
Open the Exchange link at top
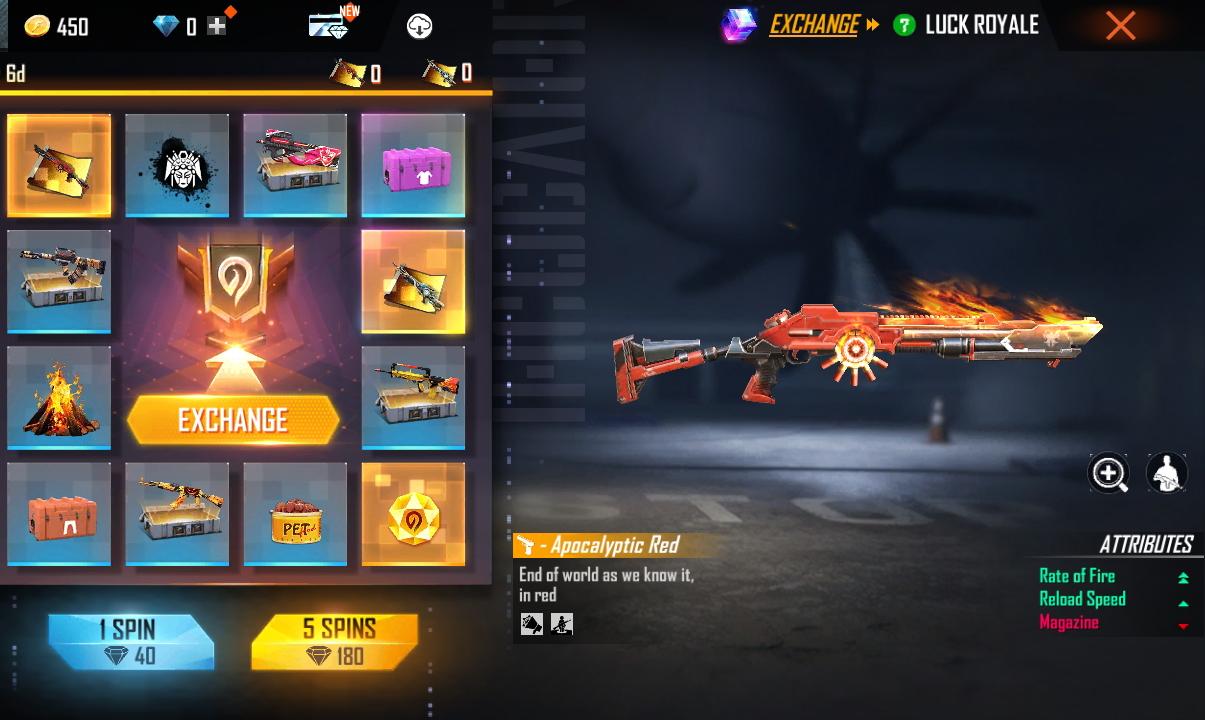813,25
